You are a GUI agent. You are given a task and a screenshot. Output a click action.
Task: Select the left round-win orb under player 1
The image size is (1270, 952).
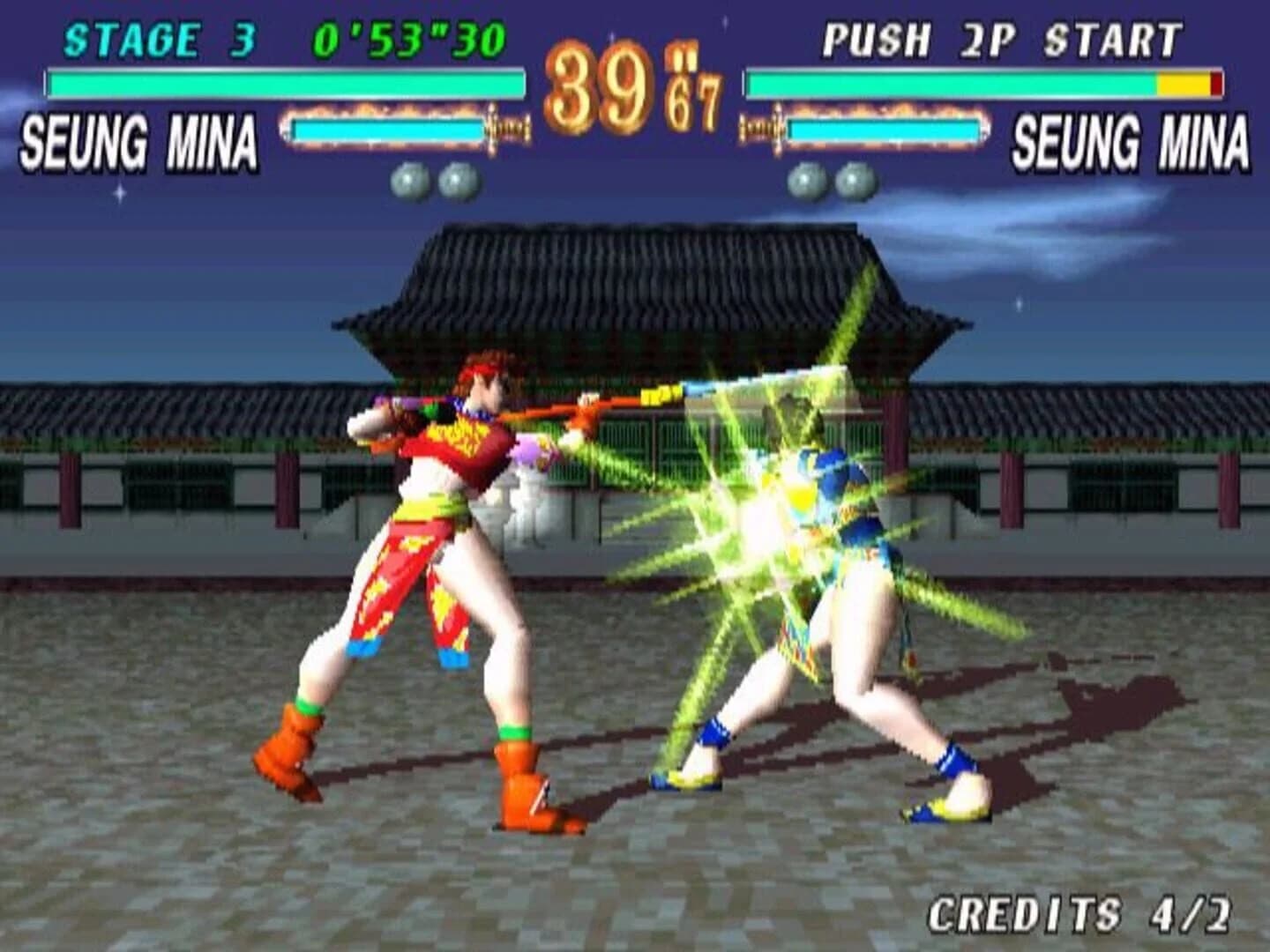408,179
